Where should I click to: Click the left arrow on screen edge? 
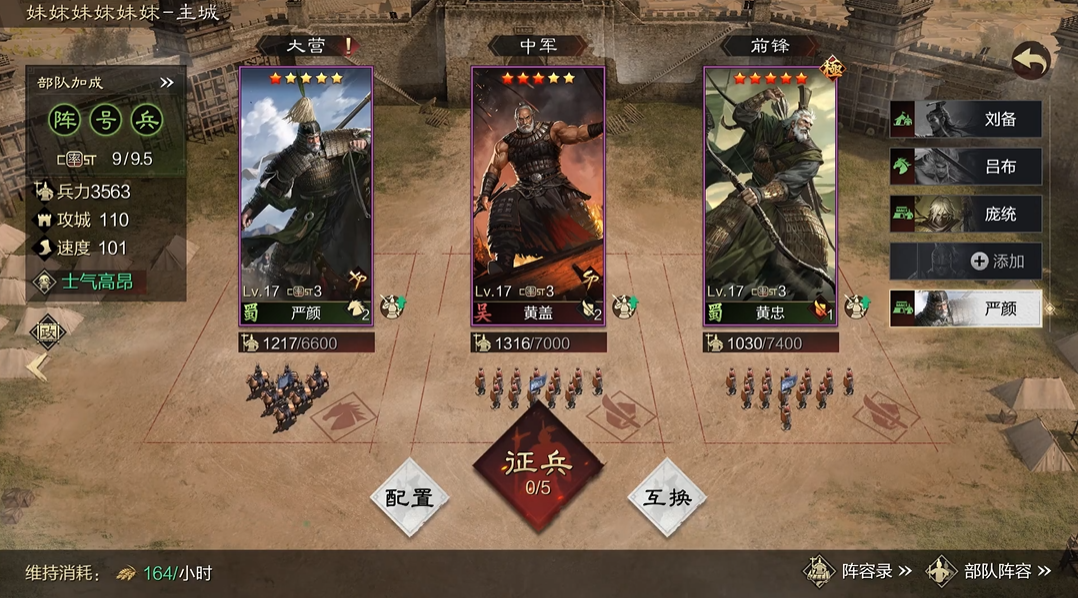point(37,367)
